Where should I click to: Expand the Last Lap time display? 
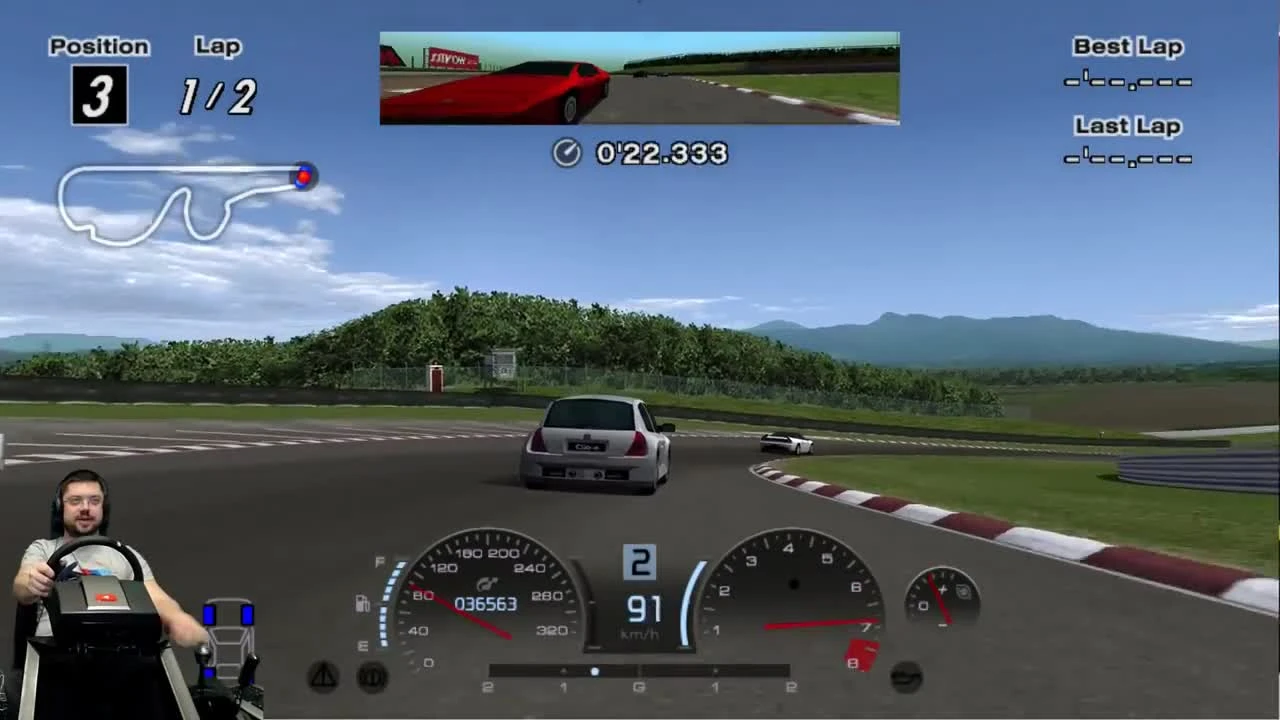tap(1127, 157)
